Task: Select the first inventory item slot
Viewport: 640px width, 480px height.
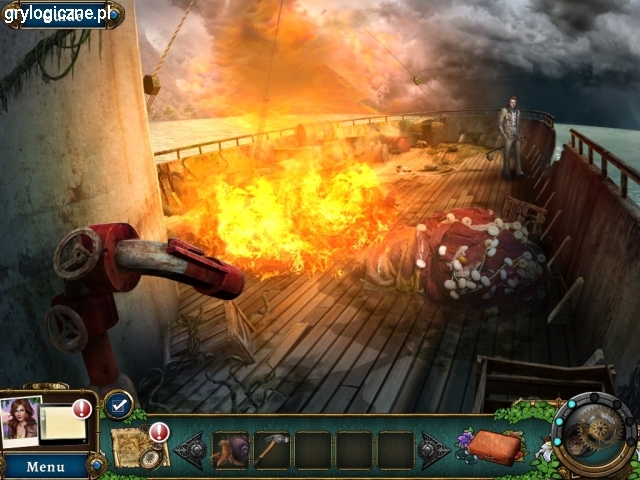Action: (x=231, y=450)
